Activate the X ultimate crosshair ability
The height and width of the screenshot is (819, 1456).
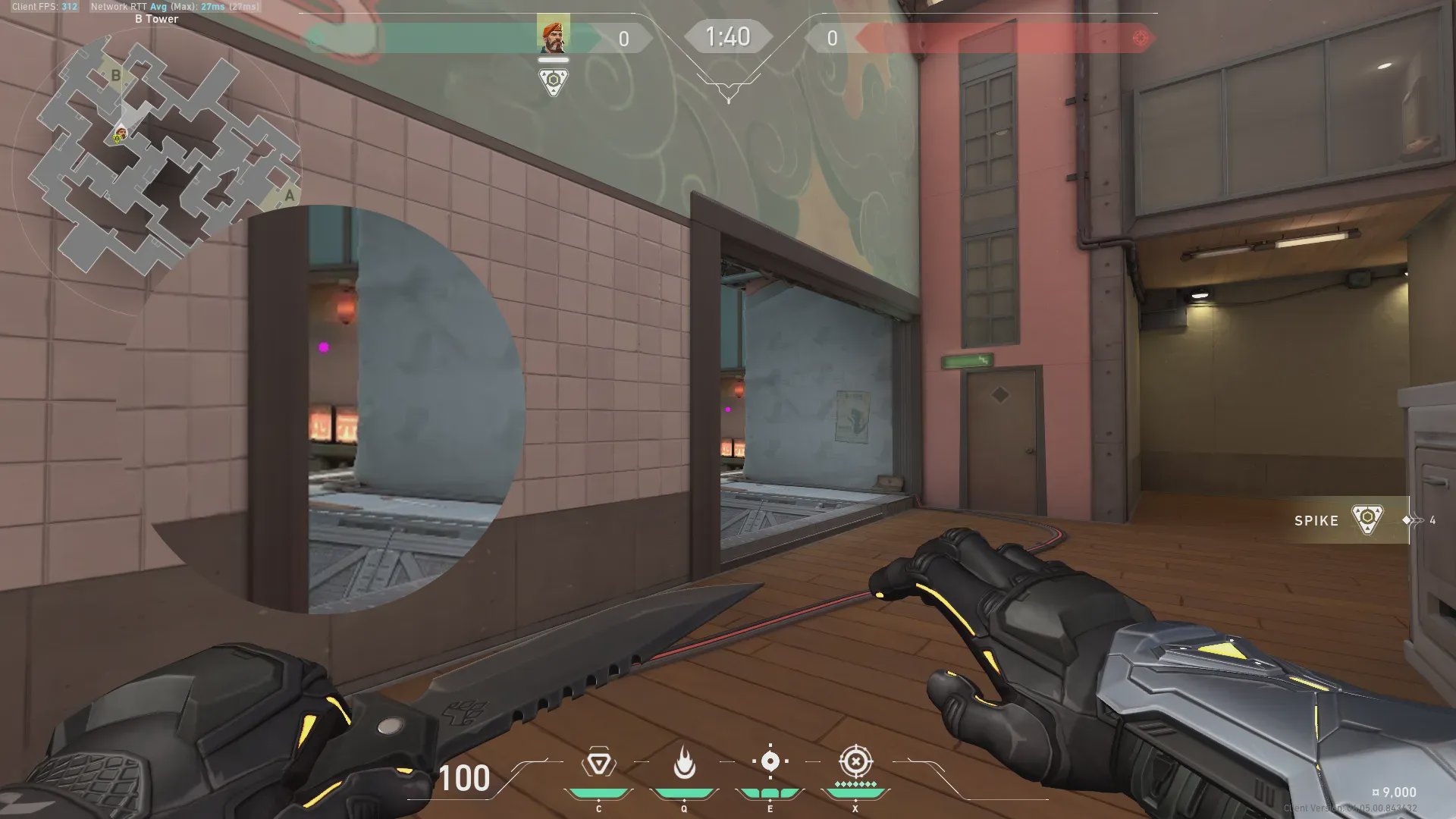click(855, 761)
